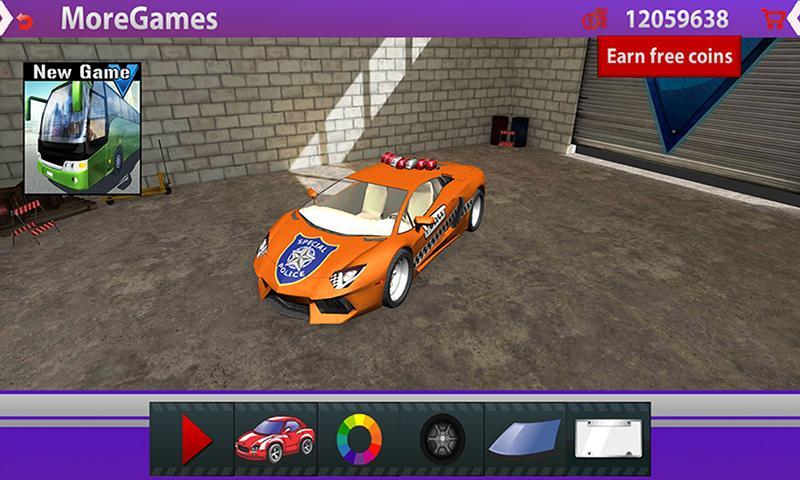Select the wheel rim customization icon
Viewport: 800px width, 480px height.
(441, 438)
